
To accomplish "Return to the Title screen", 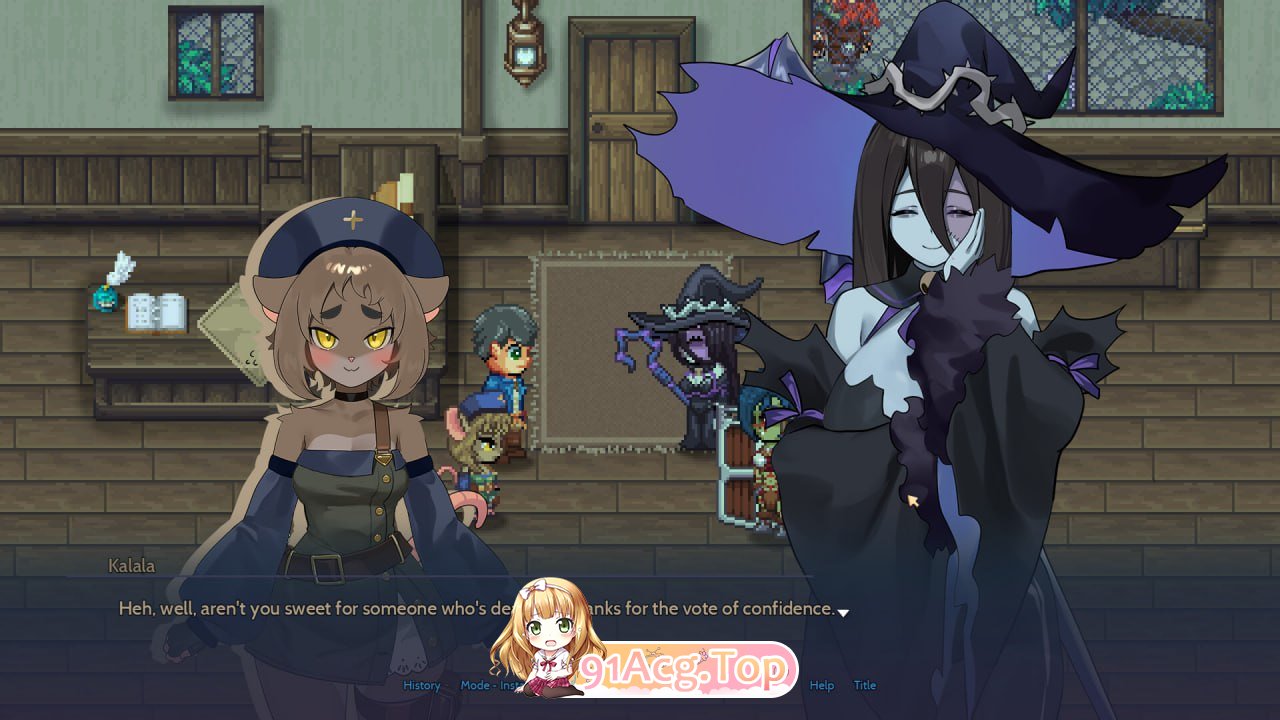I will coord(864,686).
